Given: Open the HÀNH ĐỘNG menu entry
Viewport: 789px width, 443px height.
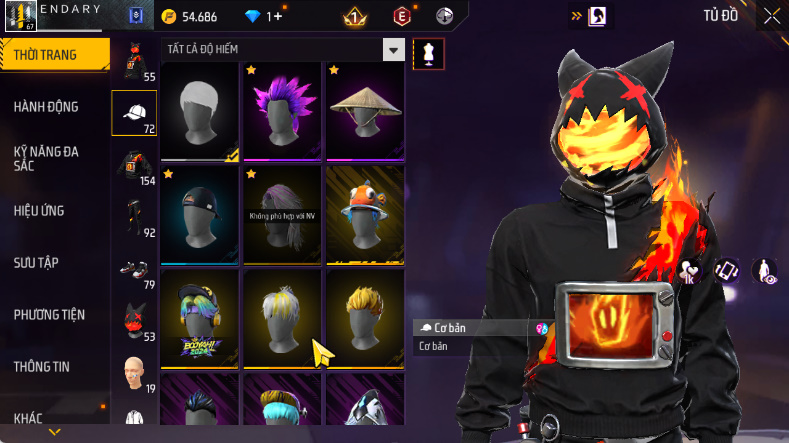Looking at the screenshot, I should (47, 107).
